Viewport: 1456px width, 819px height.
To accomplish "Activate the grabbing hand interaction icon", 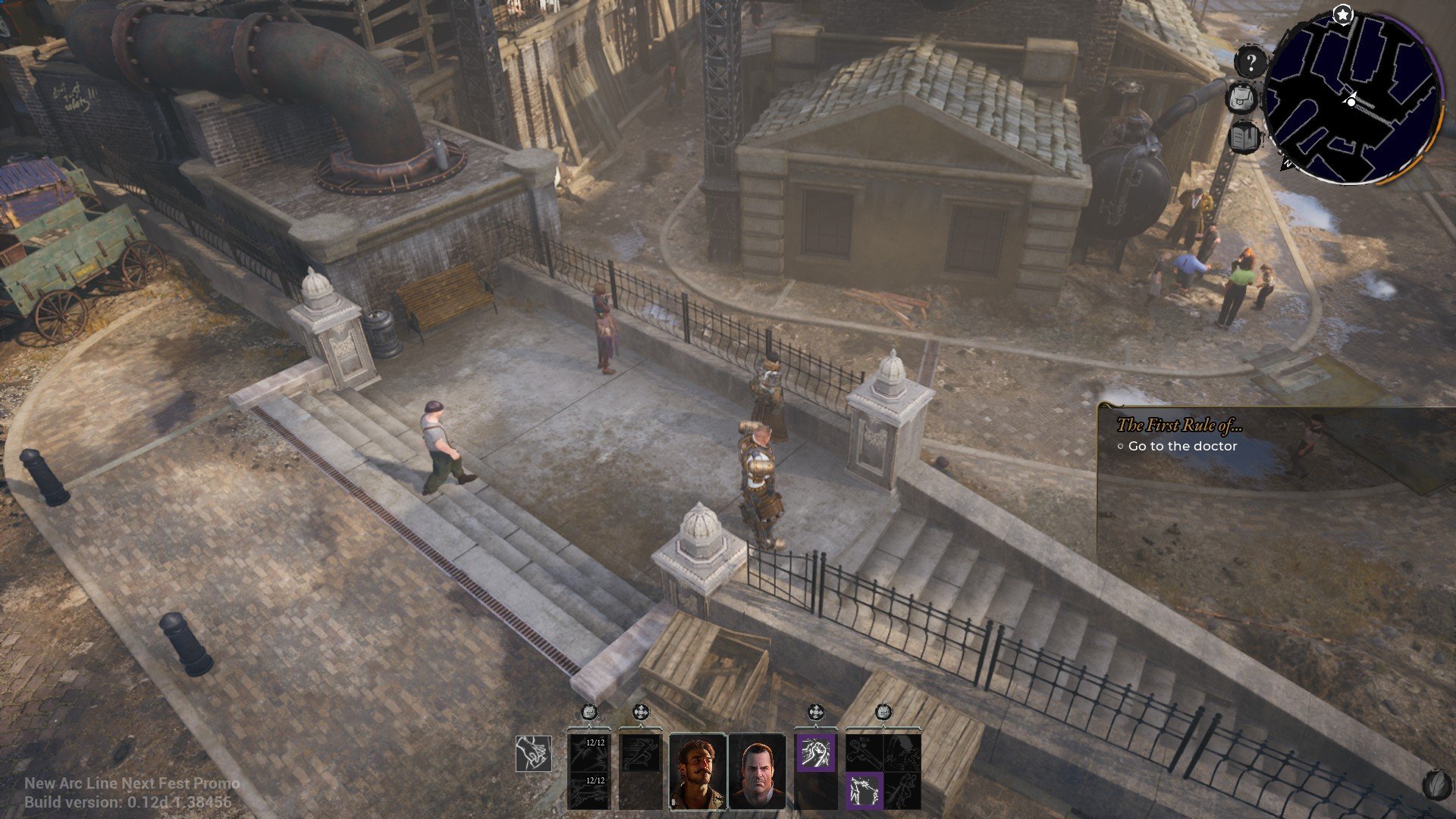I will 533,754.
